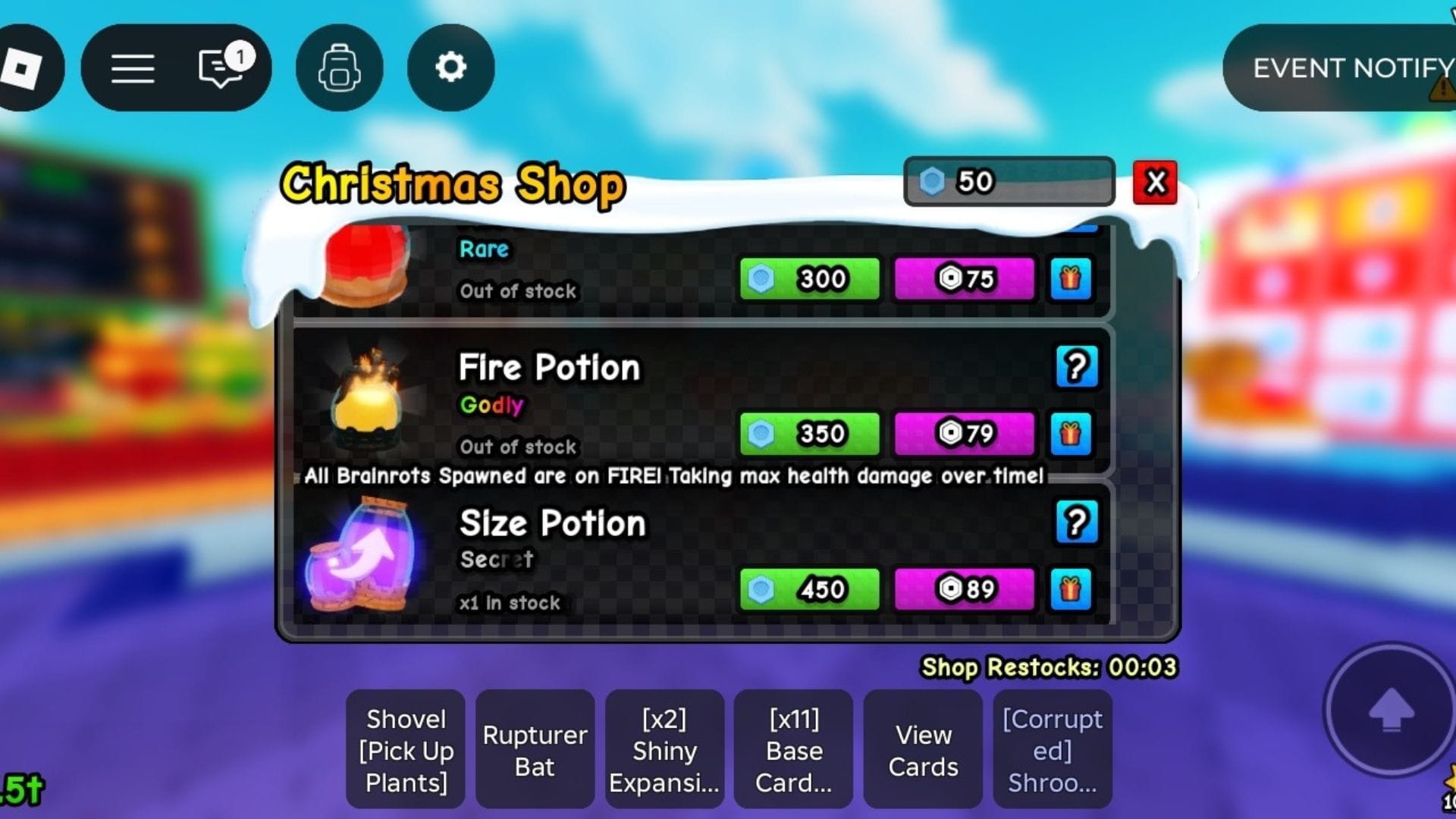Expand the [Corrupted] Shroo... item

[1053, 749]
